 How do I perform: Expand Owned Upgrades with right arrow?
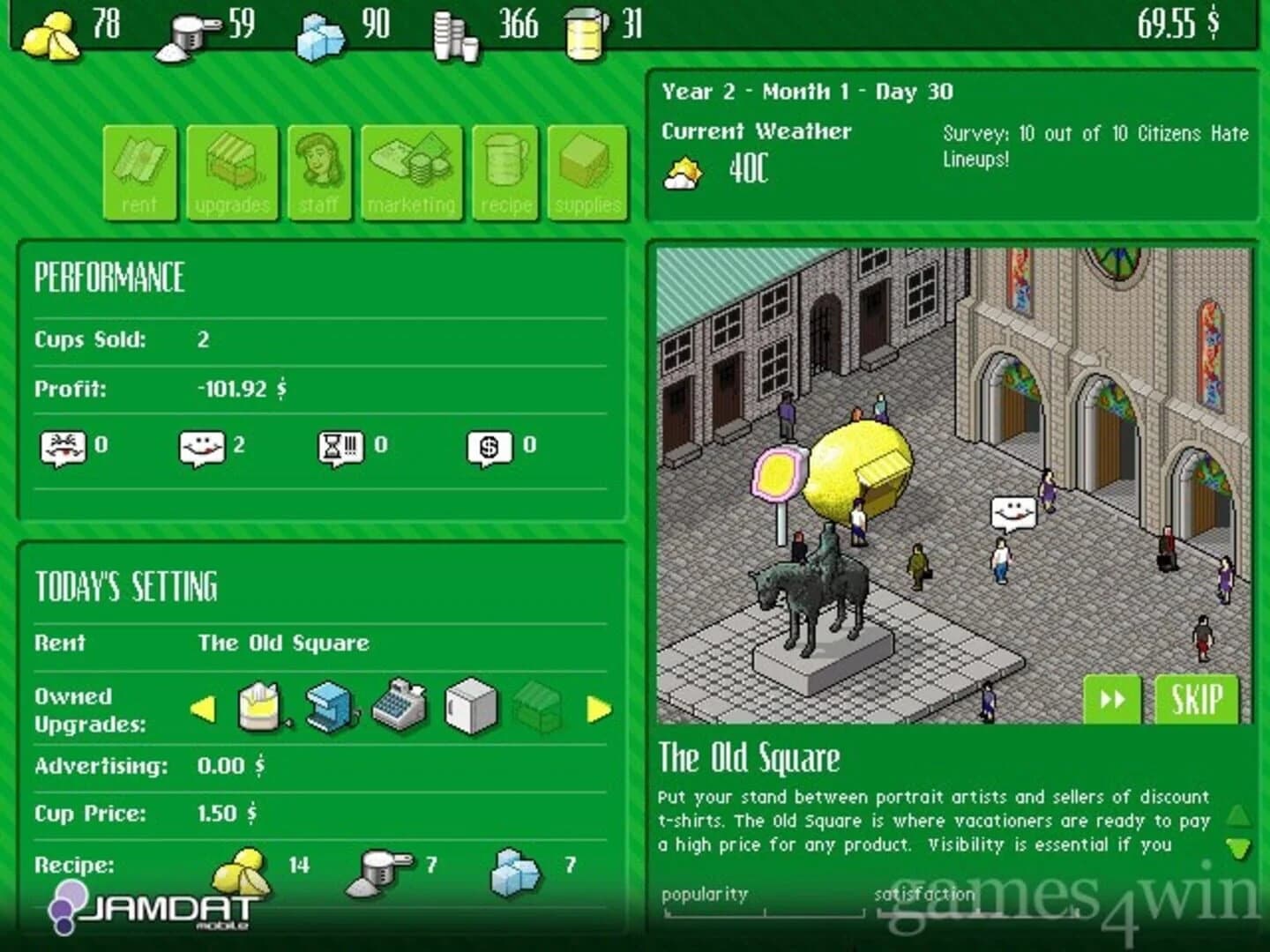pos(599,709)
